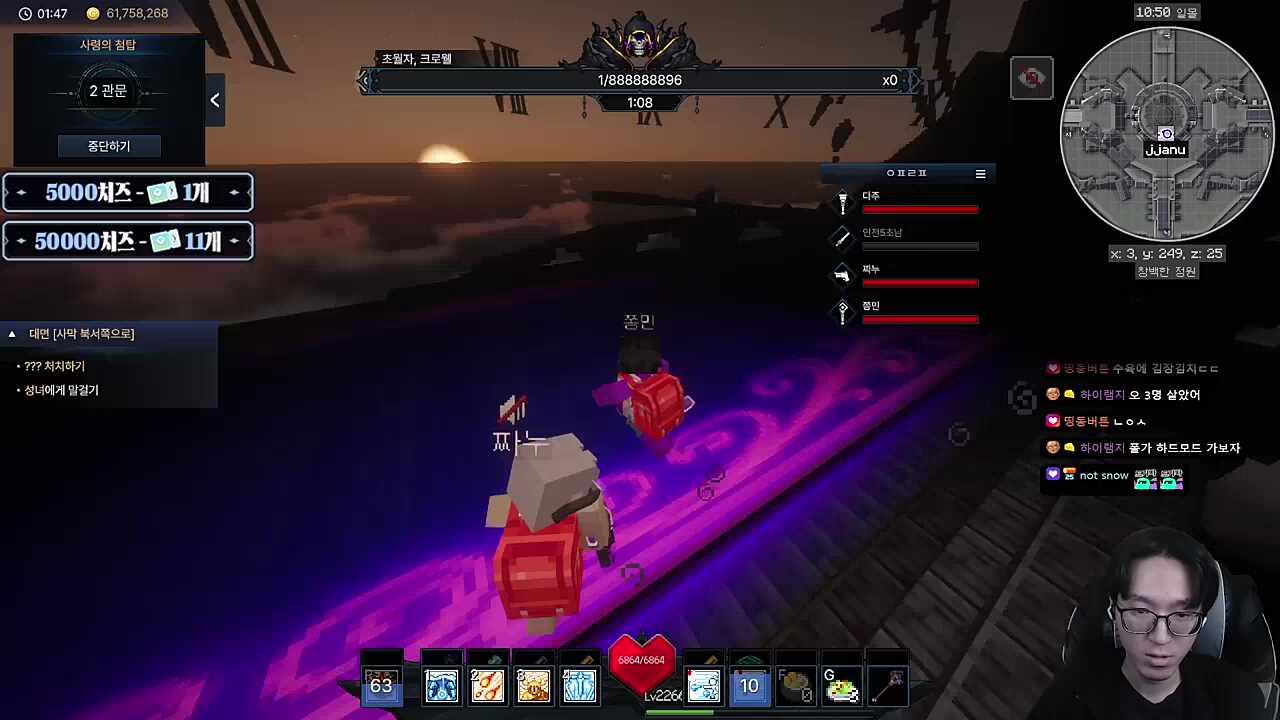Click the 50000치즈 donation reward banner

point(128,241)
